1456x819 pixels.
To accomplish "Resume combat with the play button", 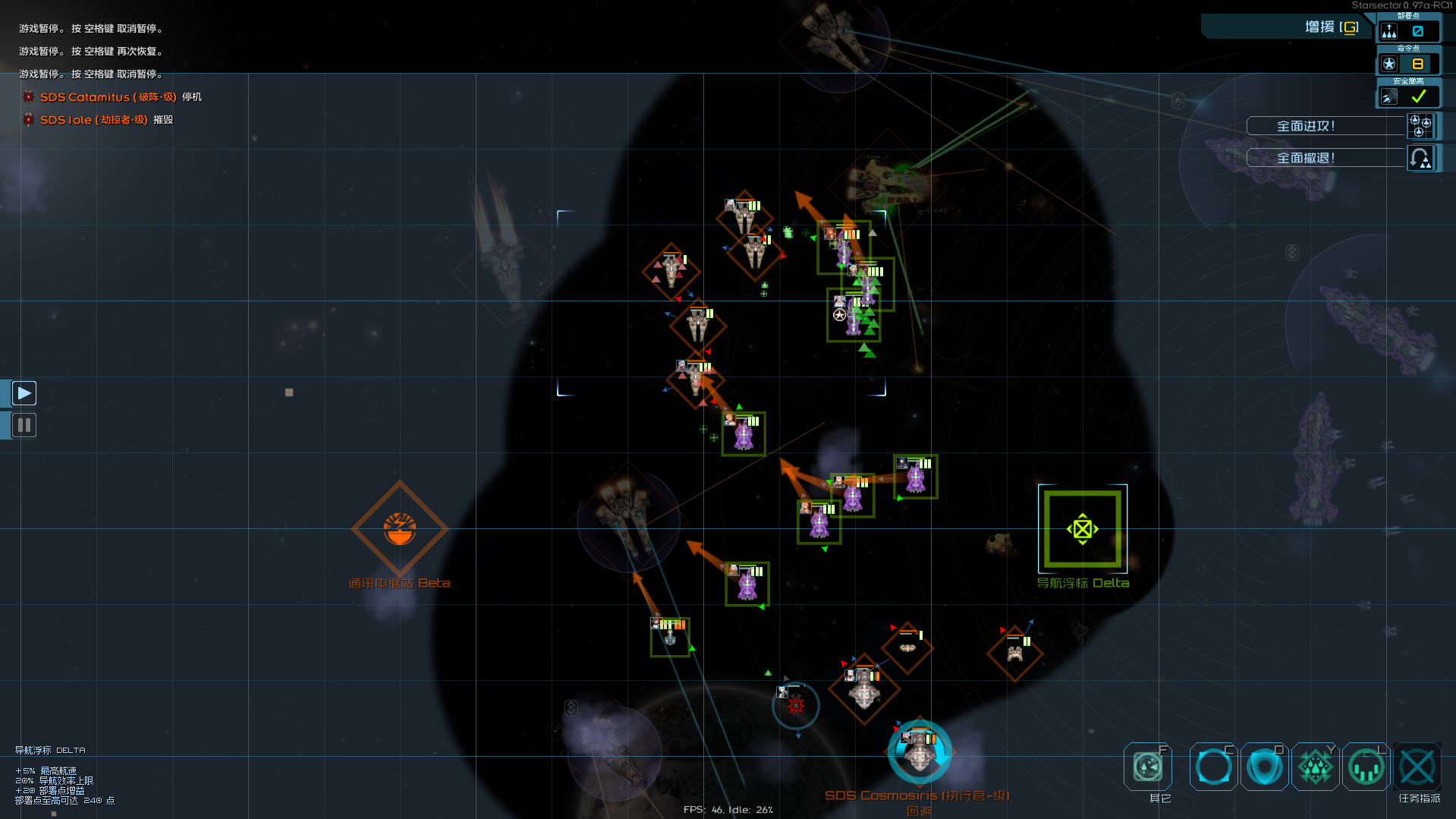I will 24,392.
